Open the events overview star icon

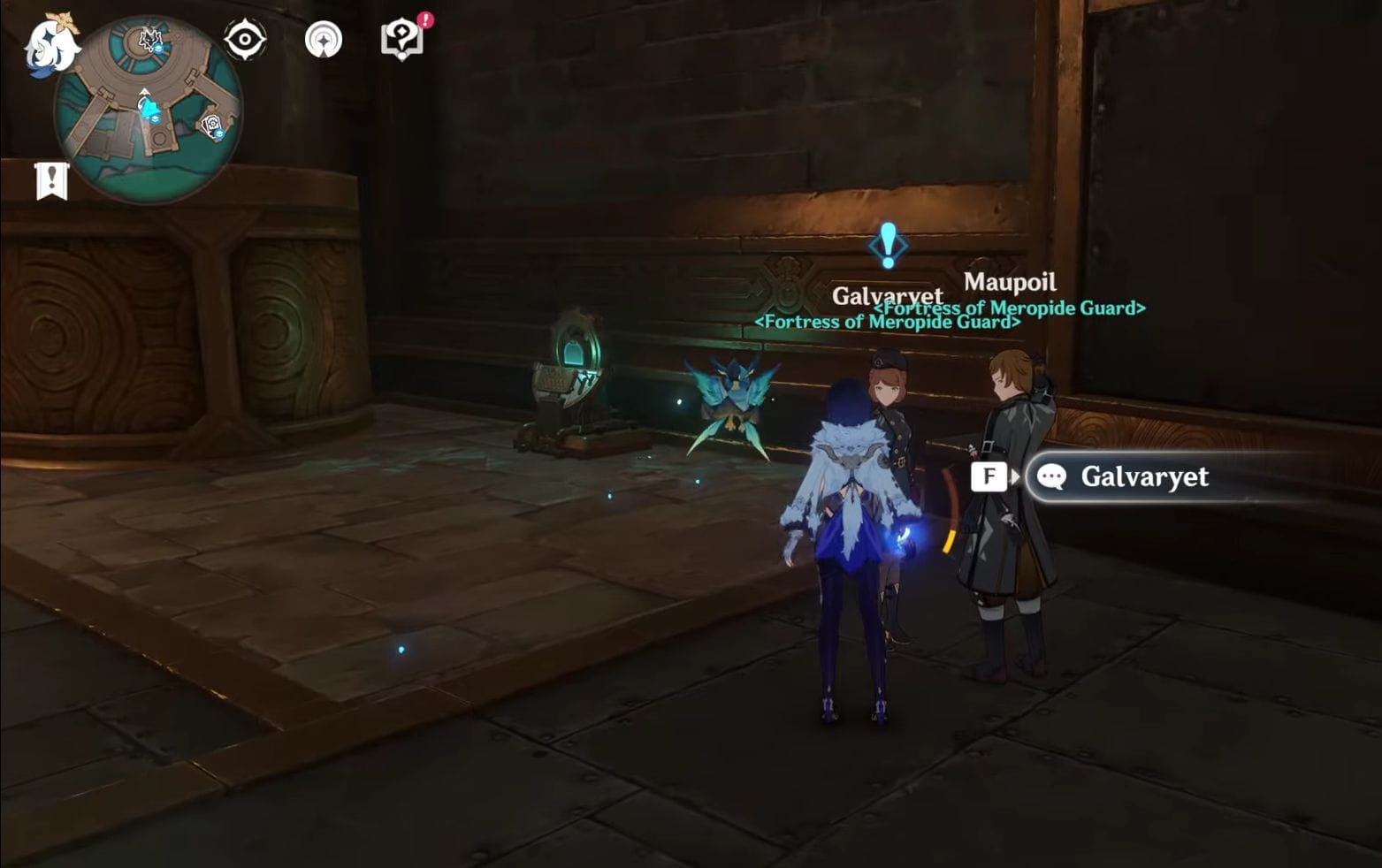325,39
